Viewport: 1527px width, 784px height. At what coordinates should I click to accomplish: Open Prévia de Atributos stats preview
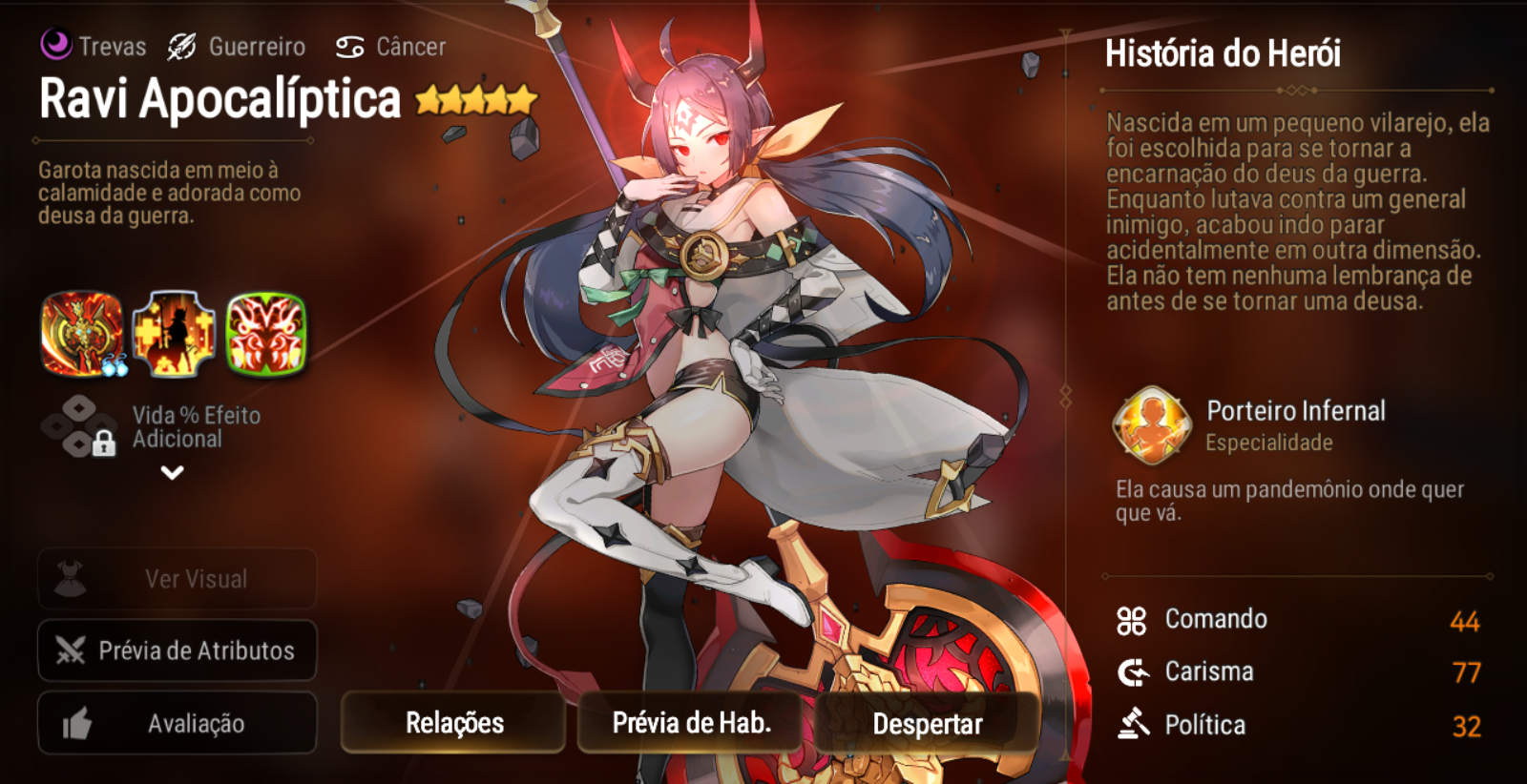click(178, 650)
